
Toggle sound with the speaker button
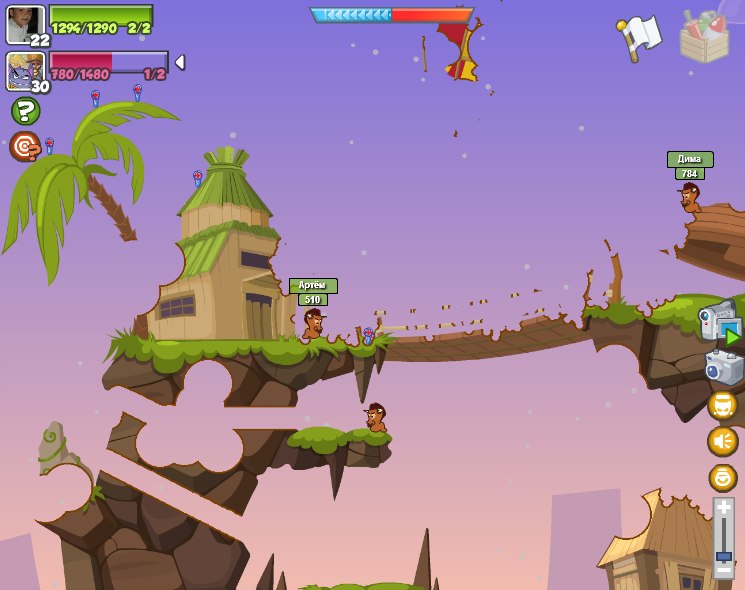coord(722,441)
